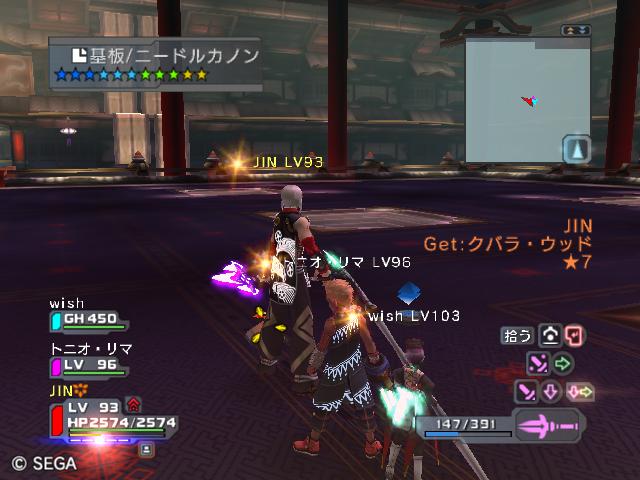This screenshot has height=480, width=640.
Task: Toggle the minimap size arrows above it
Action: (x=575, y=31)
